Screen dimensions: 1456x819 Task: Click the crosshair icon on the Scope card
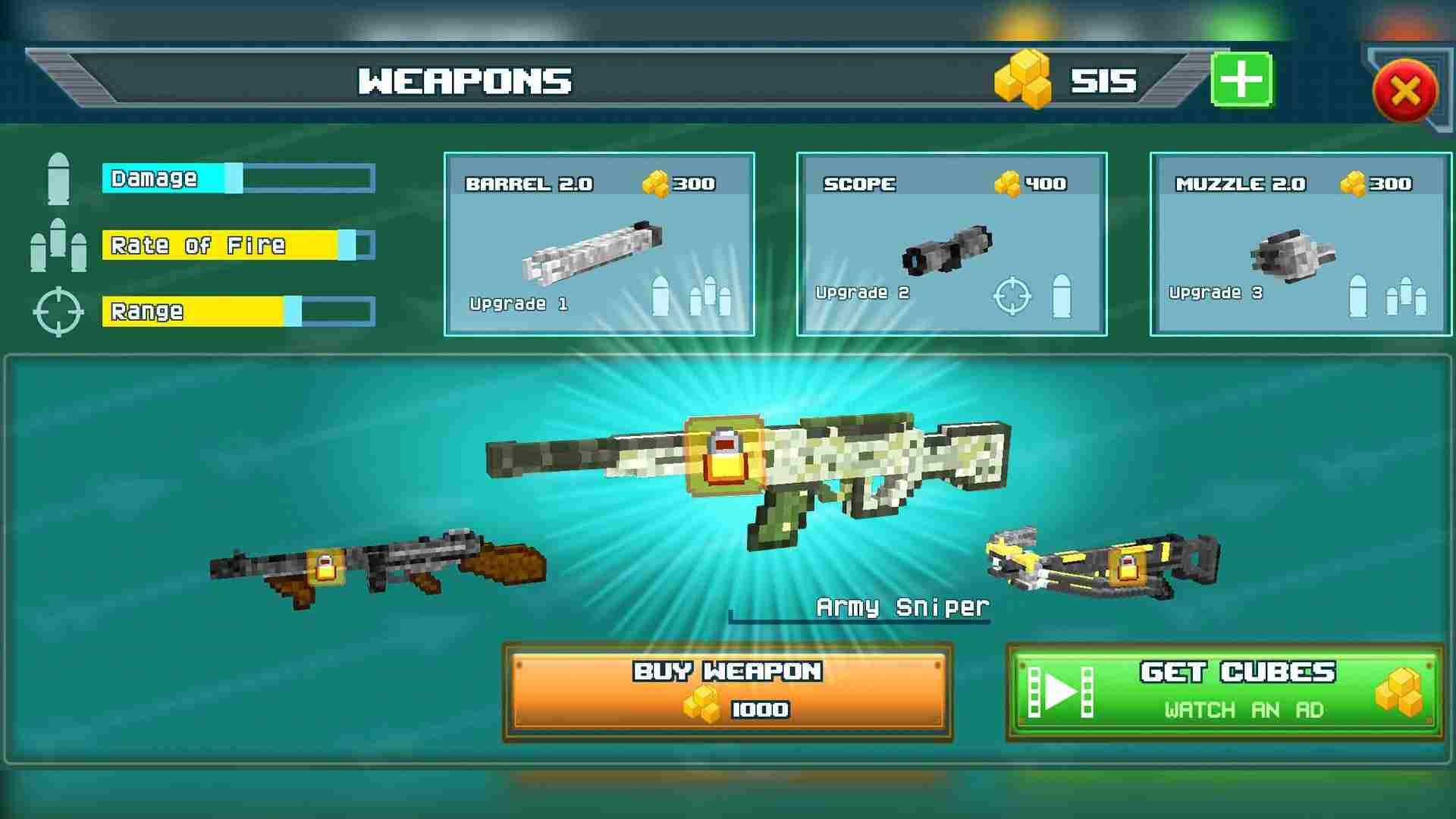click(1011, 296)
